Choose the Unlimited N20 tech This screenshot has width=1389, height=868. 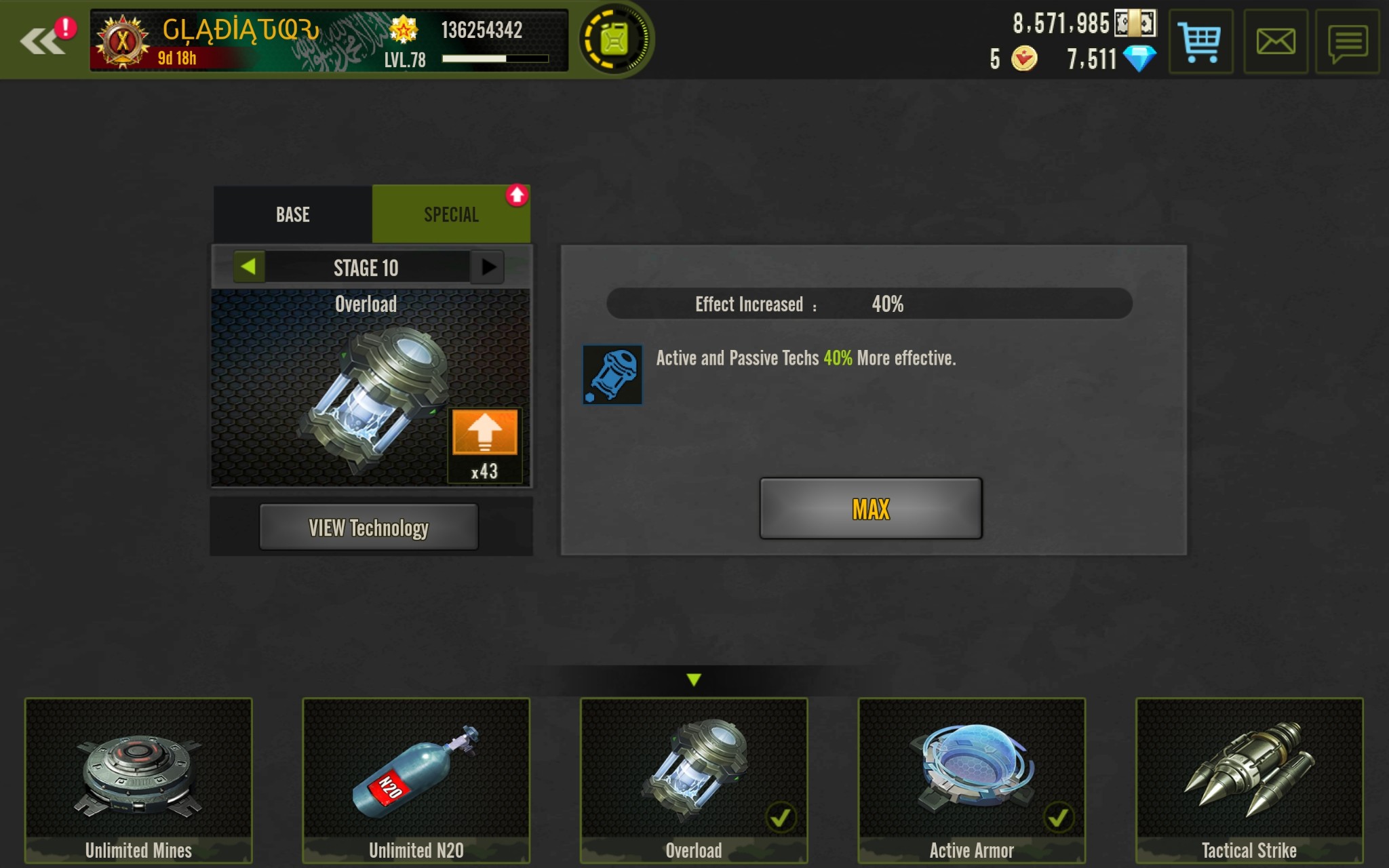(x=416, y=780)
